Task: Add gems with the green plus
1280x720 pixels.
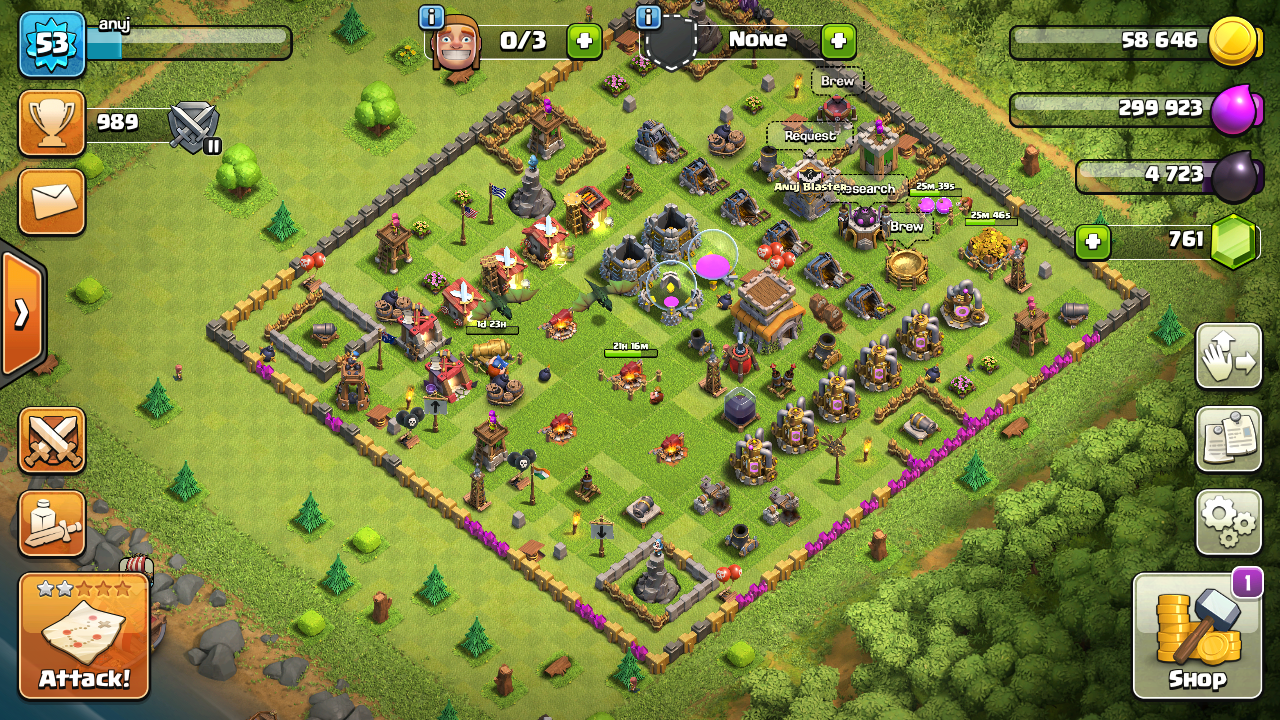Action: point(1093,242)
